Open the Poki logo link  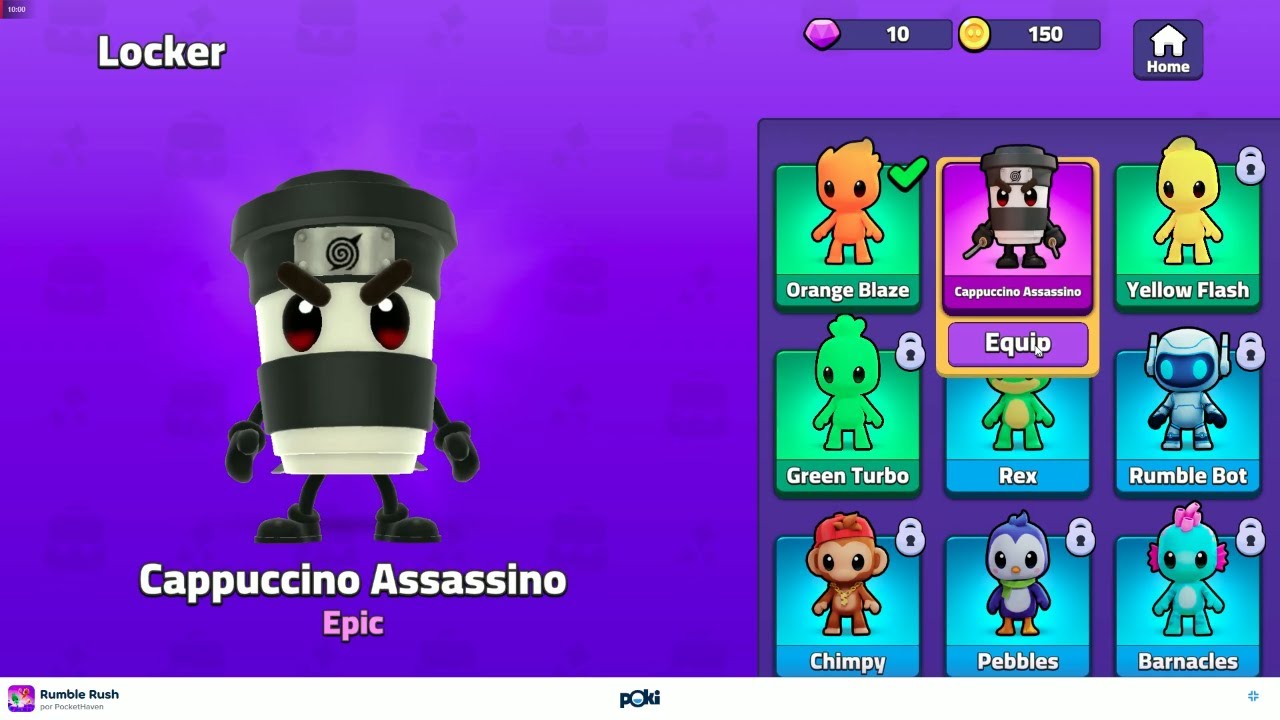[x=640, y=698]
